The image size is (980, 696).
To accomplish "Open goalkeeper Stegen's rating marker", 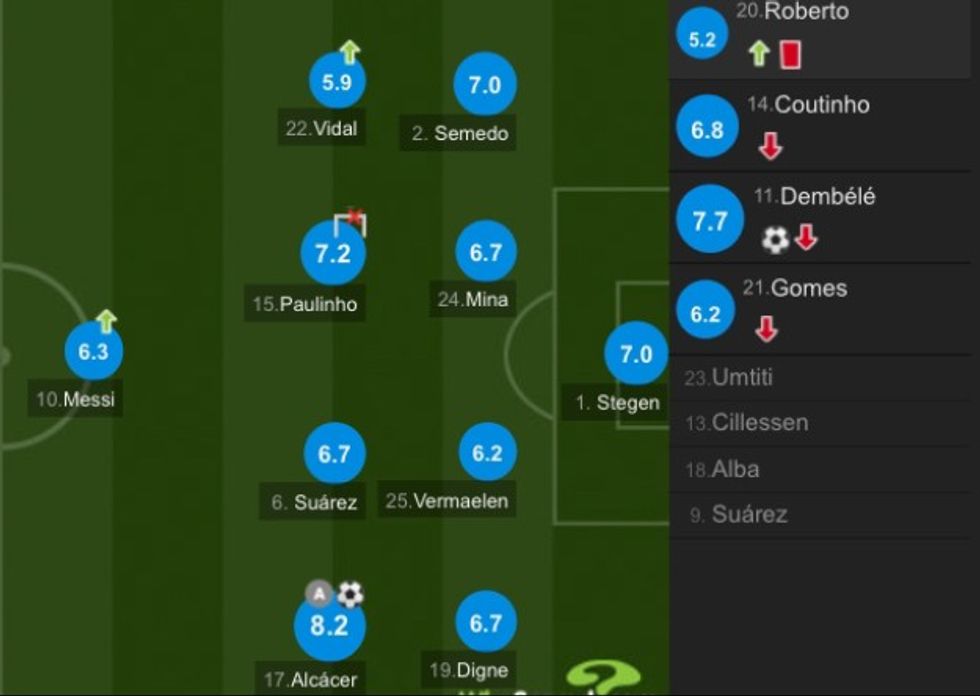I will (x=636, y=354).
